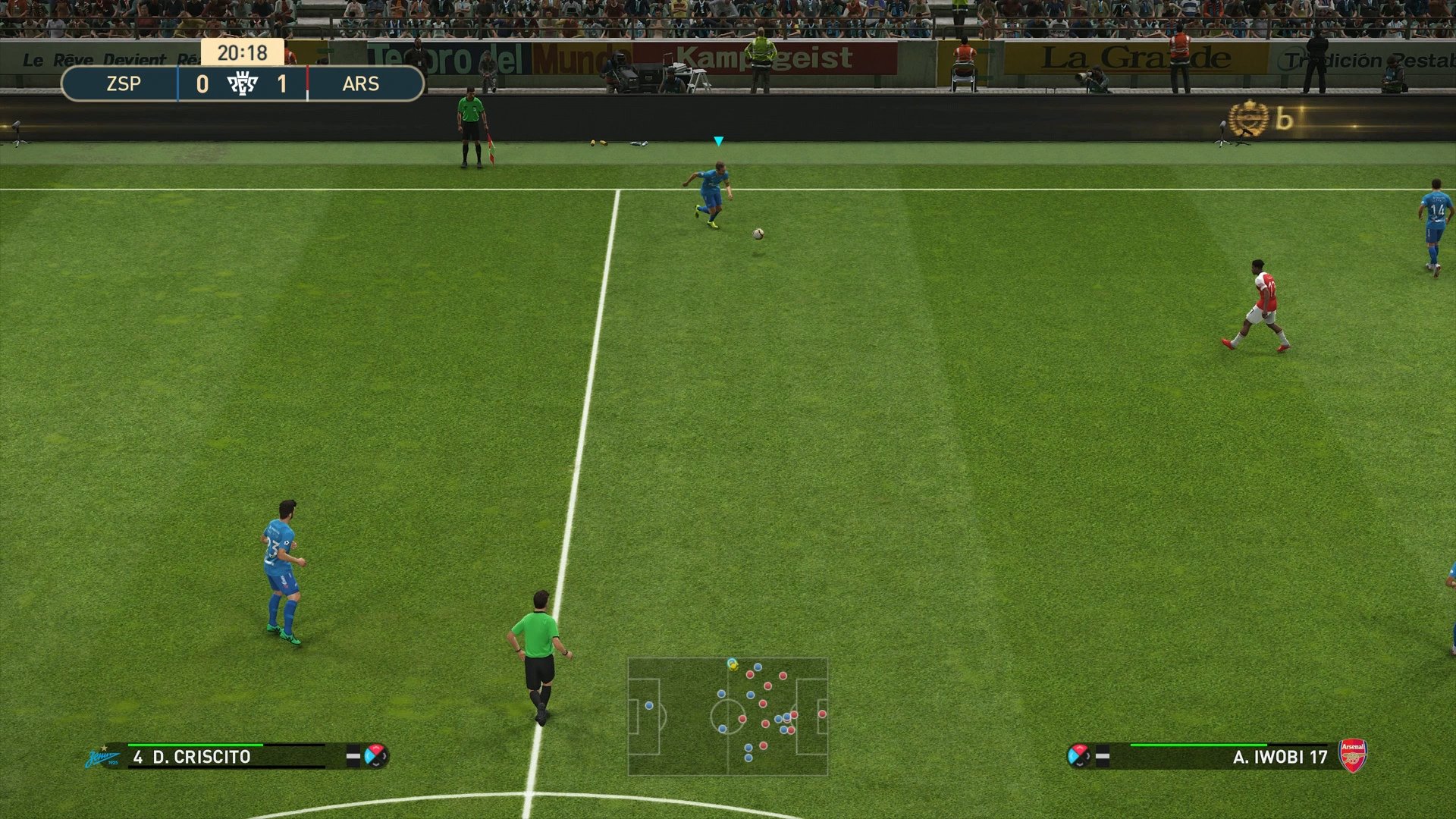Click the substitution strip beside Iwobi's gauge
The image size is (1456, 819).
(x=1102, y=756)
